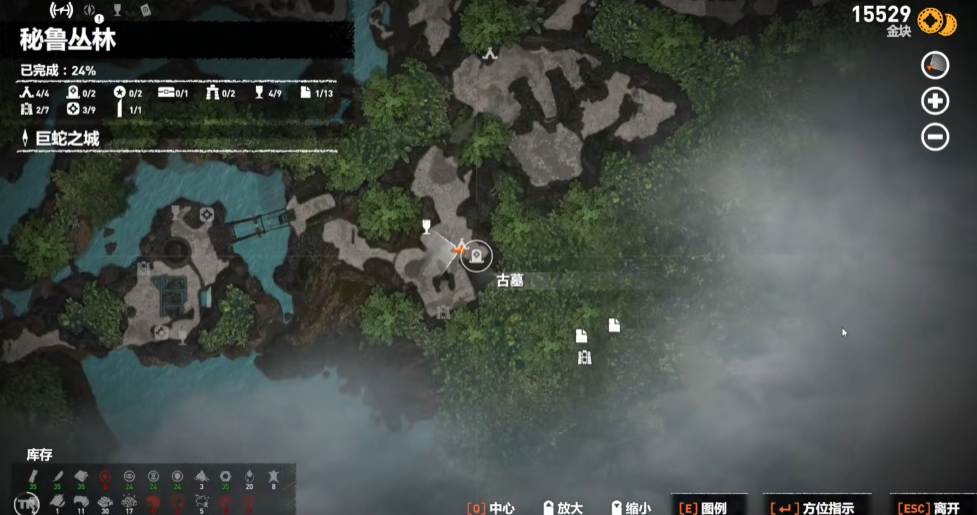Choose the 巨蛇之城 location entry

(x=64, y=138)
